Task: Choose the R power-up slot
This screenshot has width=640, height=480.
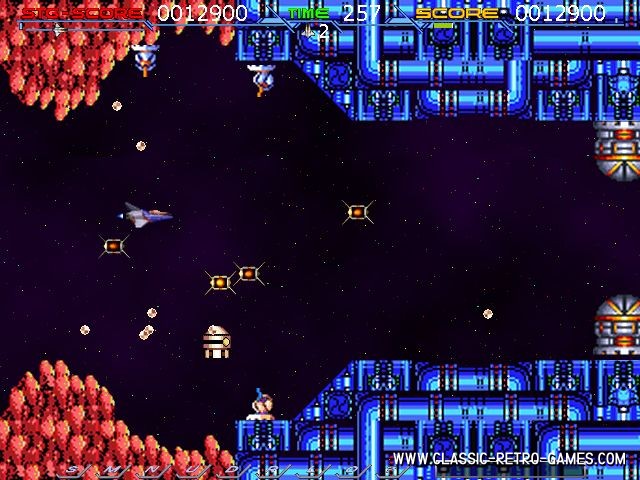Action: [271, 469]
